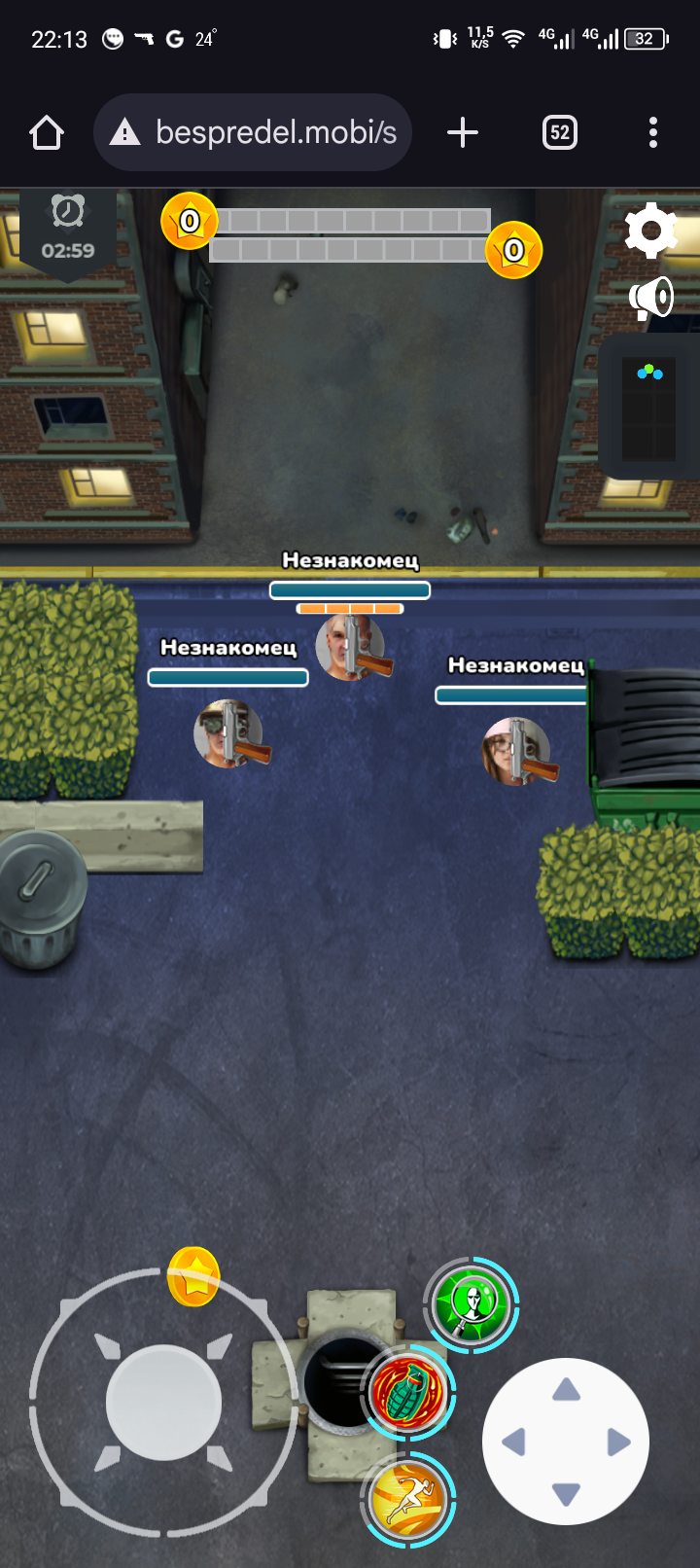Tap the down arrow on direction pad
The width and height of the screenshot is (700, 1568).
(x=566, y=1493)
